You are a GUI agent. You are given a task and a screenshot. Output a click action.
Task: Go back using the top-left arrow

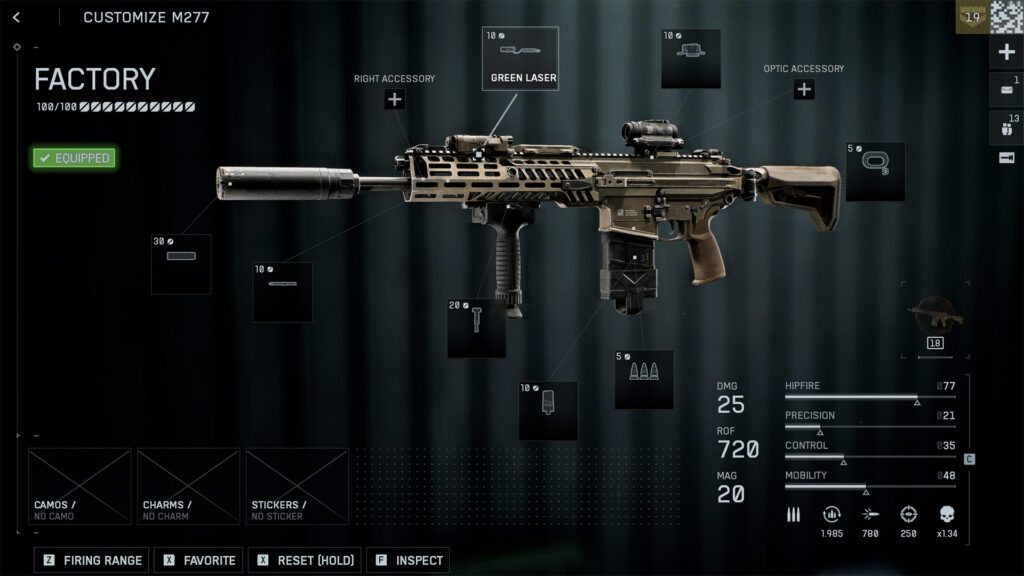pos(16,17)
